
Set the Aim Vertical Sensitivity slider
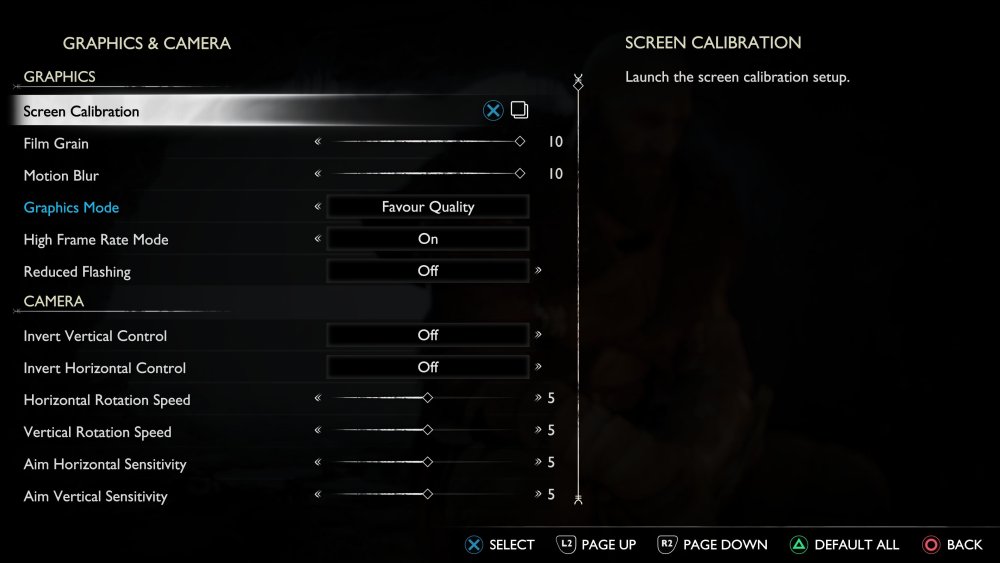(427, 494)
